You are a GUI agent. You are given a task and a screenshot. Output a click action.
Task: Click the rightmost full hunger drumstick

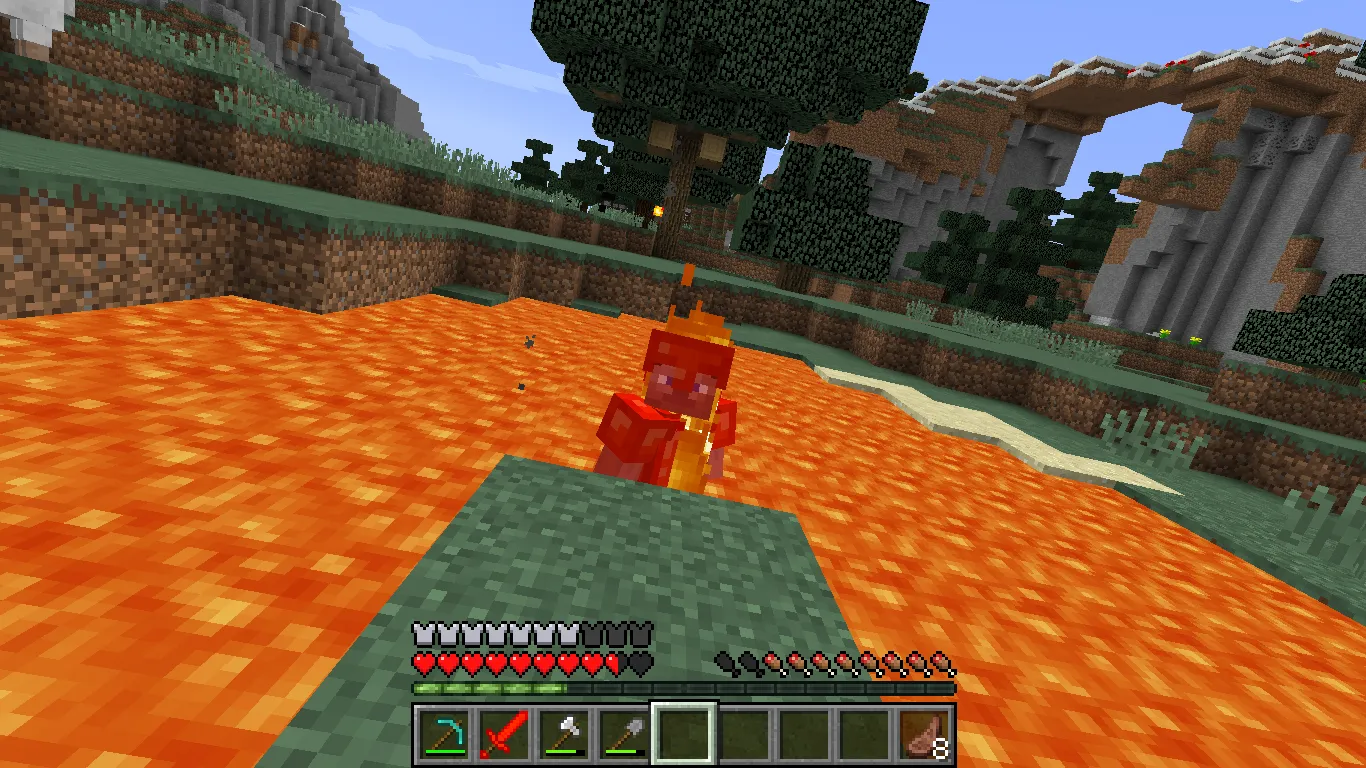(941, 663)
